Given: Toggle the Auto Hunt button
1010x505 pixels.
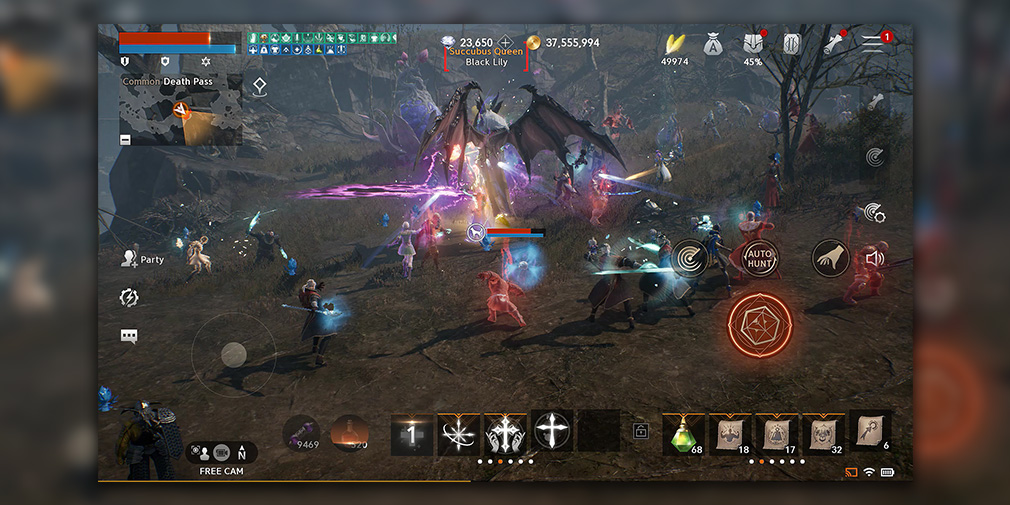Looking at the screenshot, I should (760, 259).
